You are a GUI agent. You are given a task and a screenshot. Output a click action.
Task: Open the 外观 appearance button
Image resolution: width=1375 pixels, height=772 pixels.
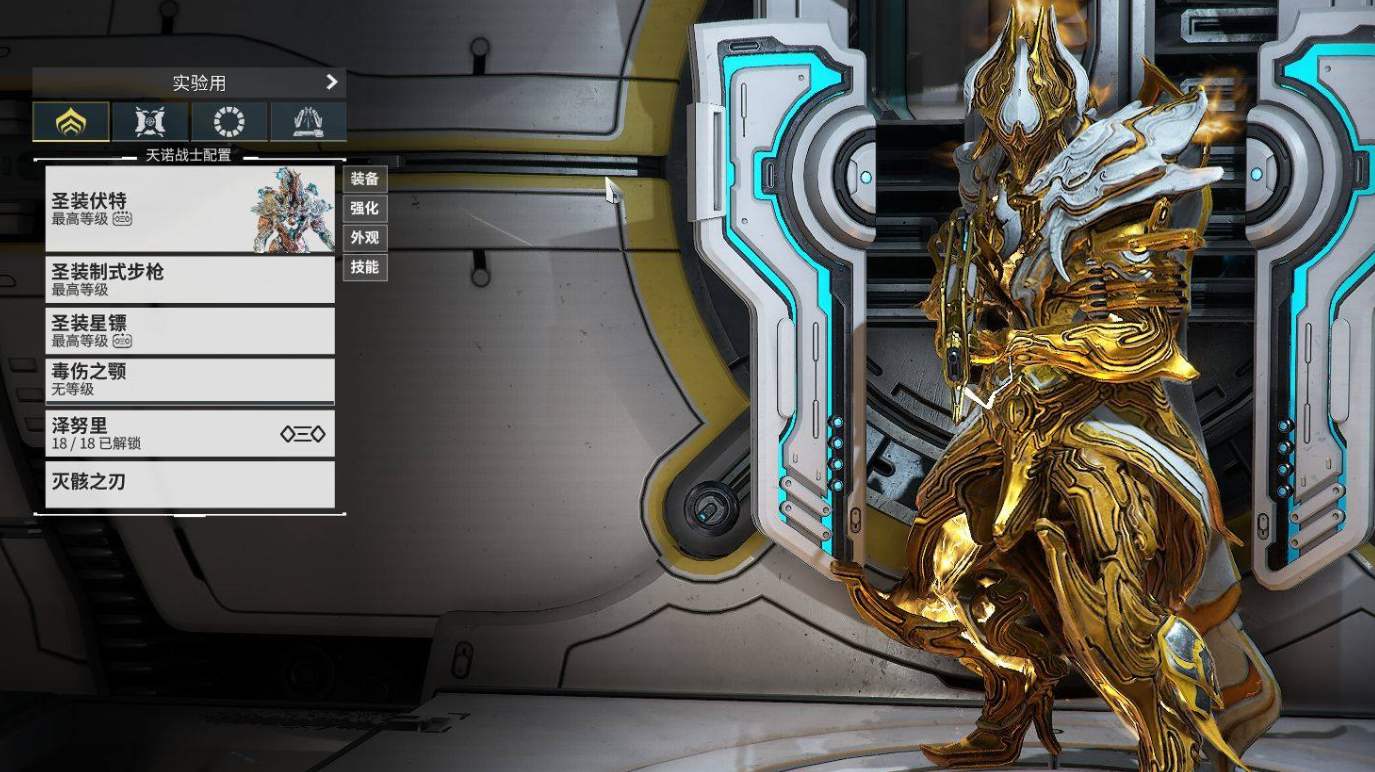point(364,238)
